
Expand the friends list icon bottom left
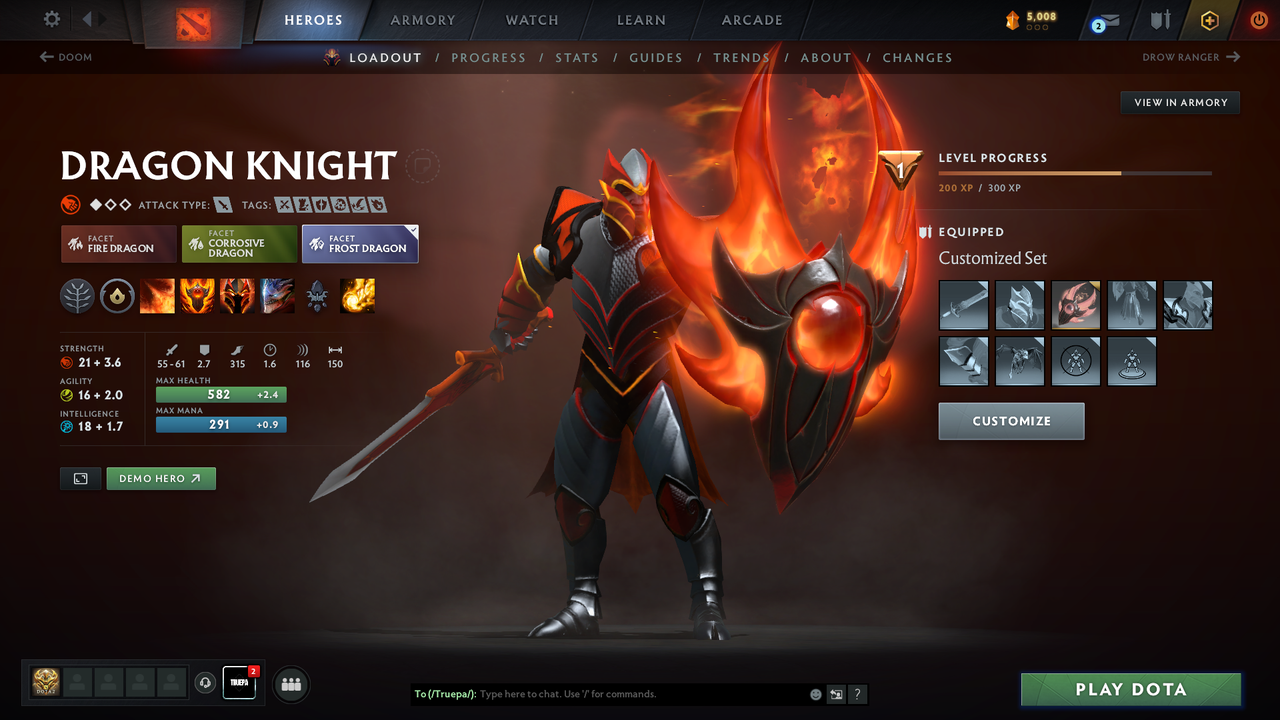290,684
